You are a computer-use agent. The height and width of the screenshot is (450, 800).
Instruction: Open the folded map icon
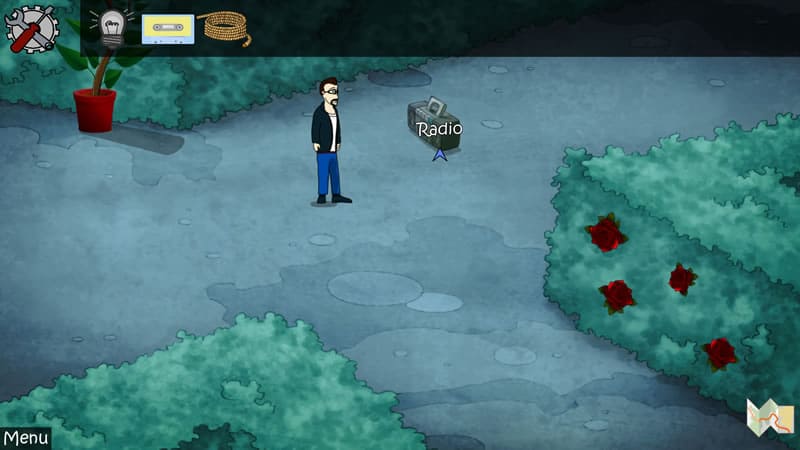coord(769,419)
